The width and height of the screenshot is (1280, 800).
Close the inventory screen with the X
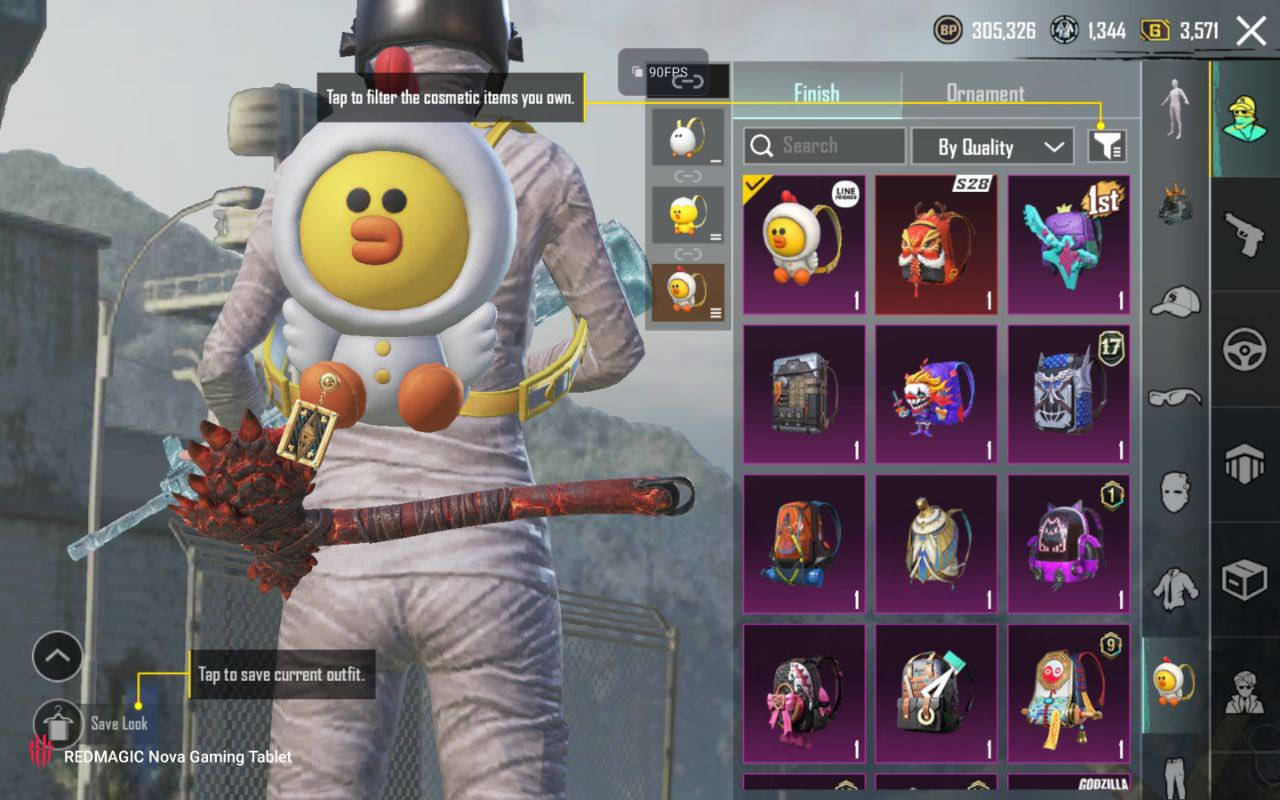pyautogui.click(x=1251, y=31)
